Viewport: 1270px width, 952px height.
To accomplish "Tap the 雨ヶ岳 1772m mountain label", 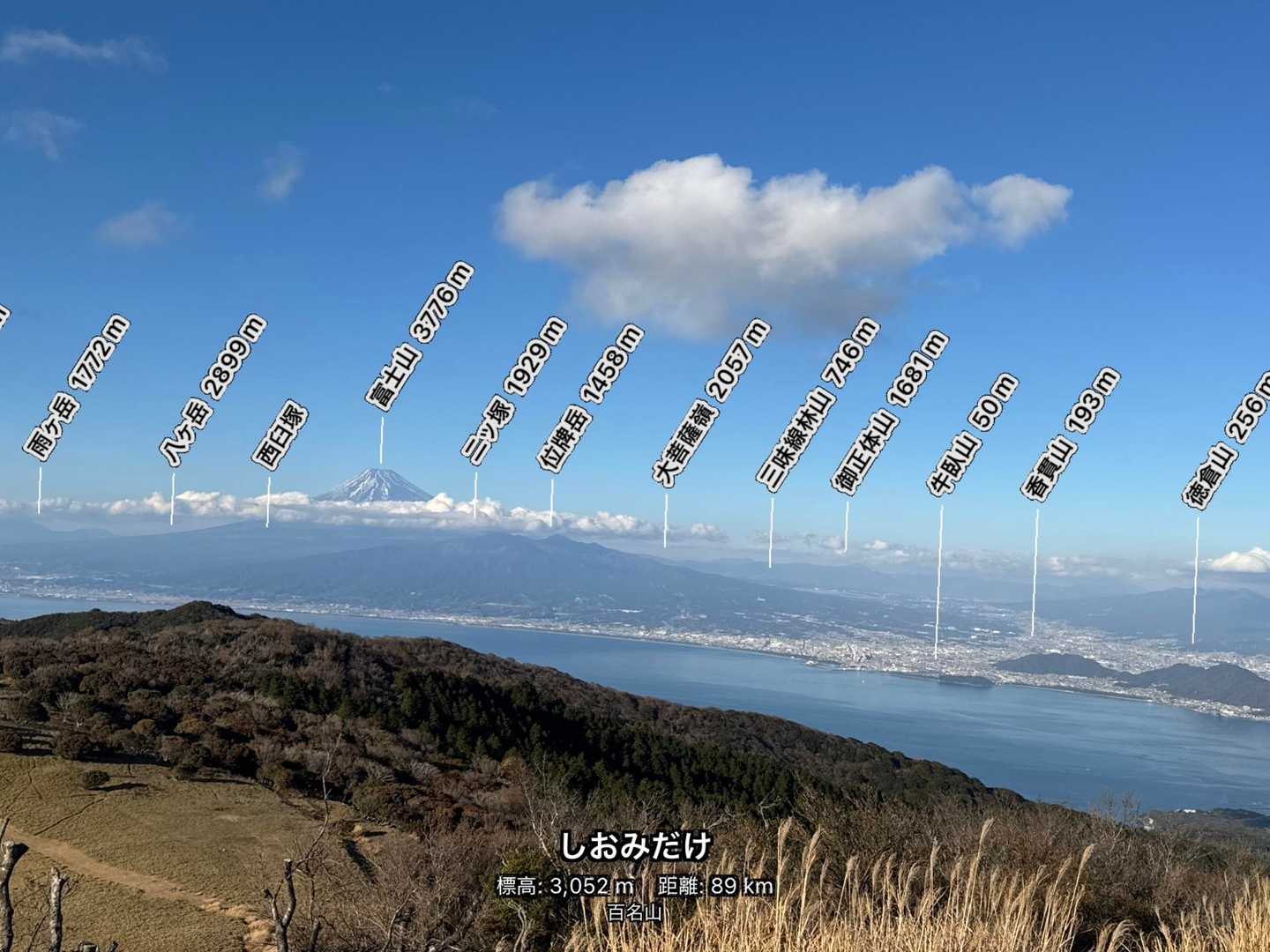I will coord(77,389).
